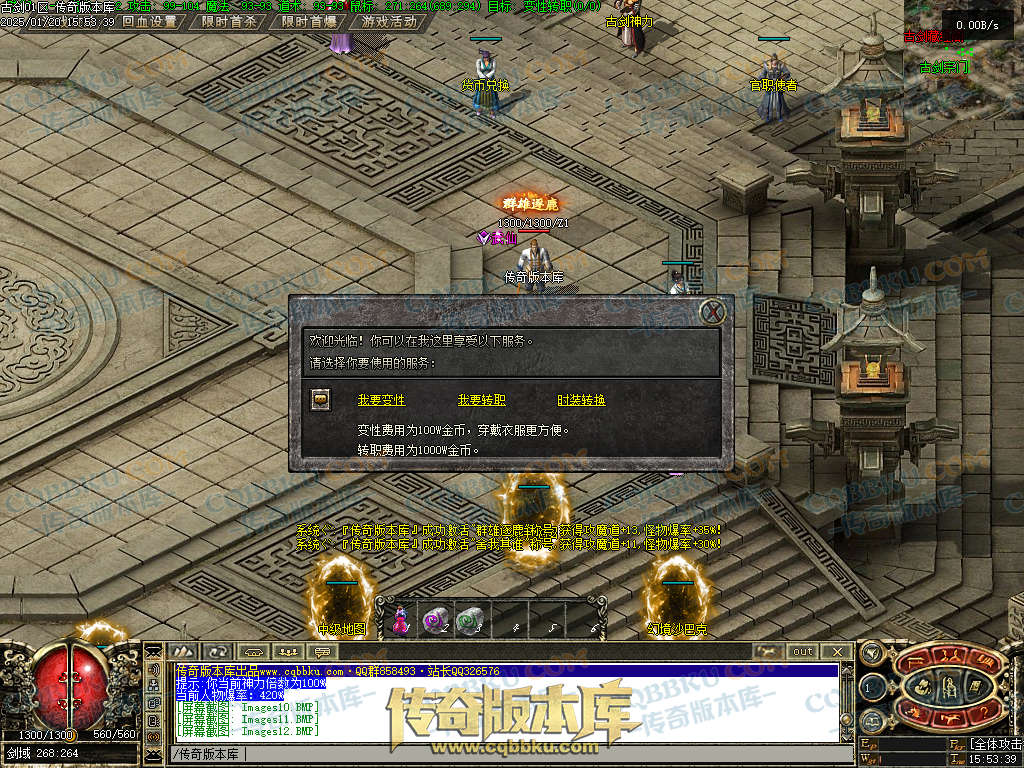Click the speech bubble icon in dialogue

(x=321, y=400)
